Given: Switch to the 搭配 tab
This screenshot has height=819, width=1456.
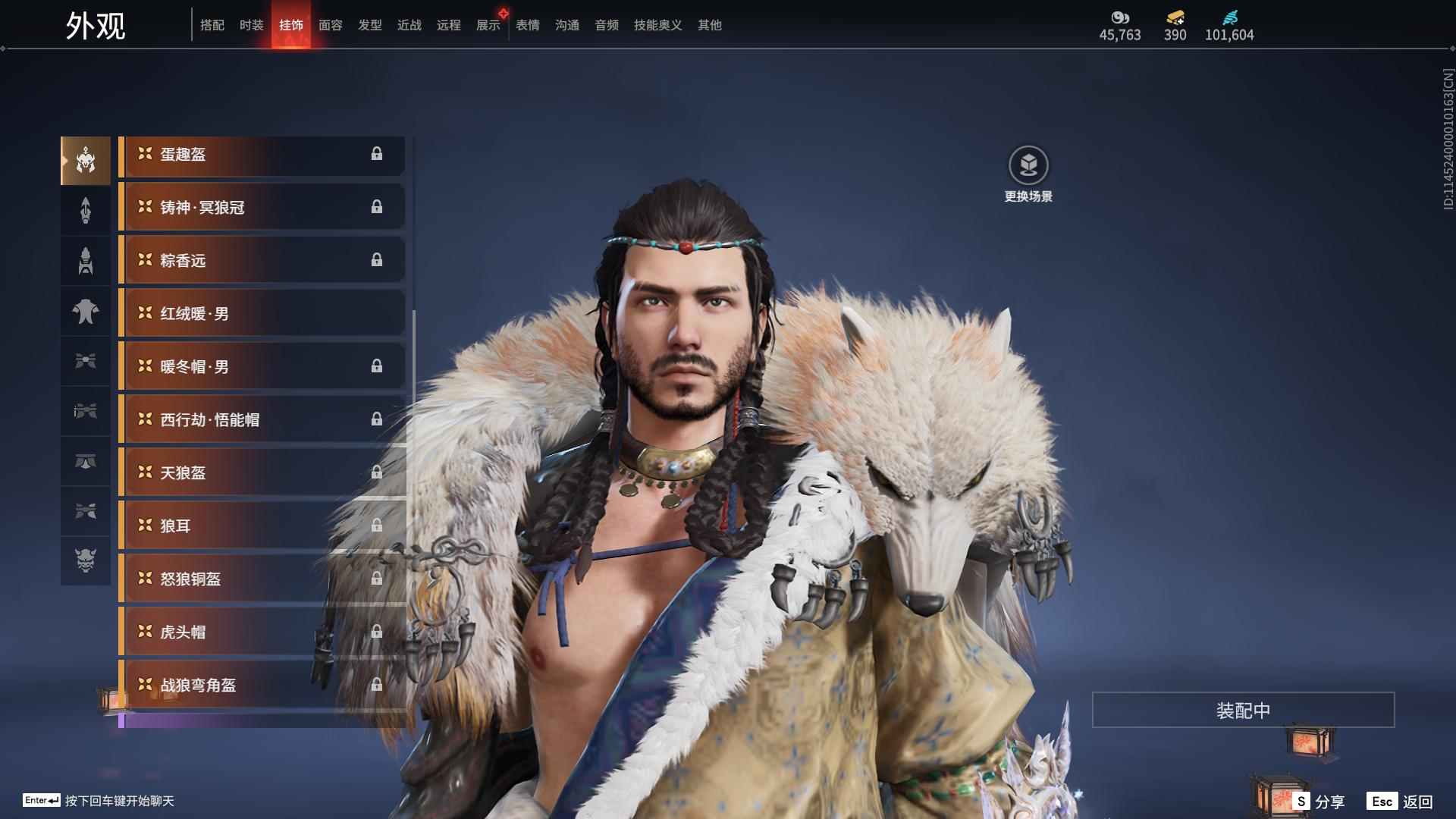Looking at the screenshot, I should [x=212, y=25].
